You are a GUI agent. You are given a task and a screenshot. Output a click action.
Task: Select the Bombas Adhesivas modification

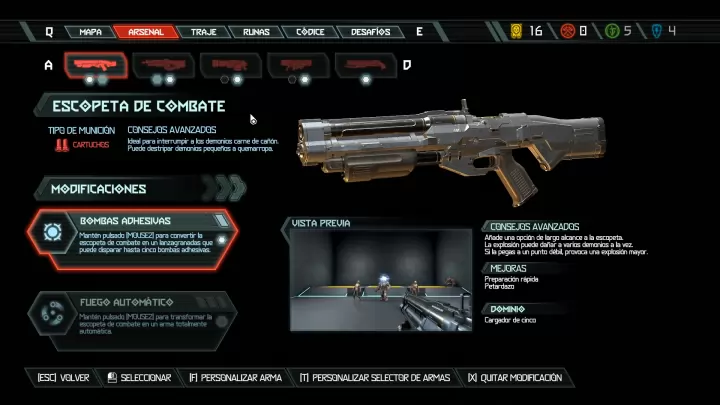[134, 237]
